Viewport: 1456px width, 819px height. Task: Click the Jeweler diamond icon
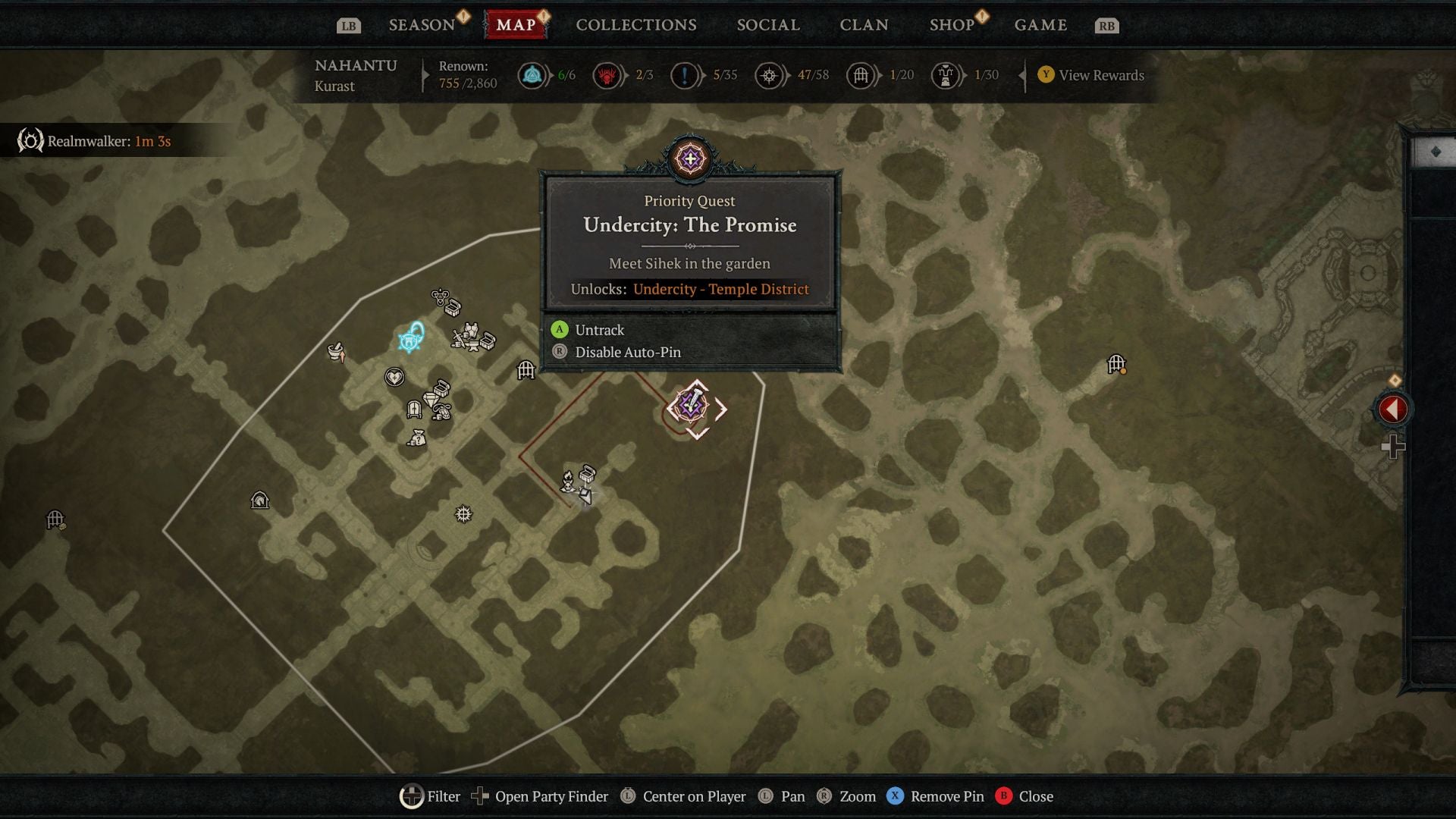pyautogui.click(x=431, y=398)
